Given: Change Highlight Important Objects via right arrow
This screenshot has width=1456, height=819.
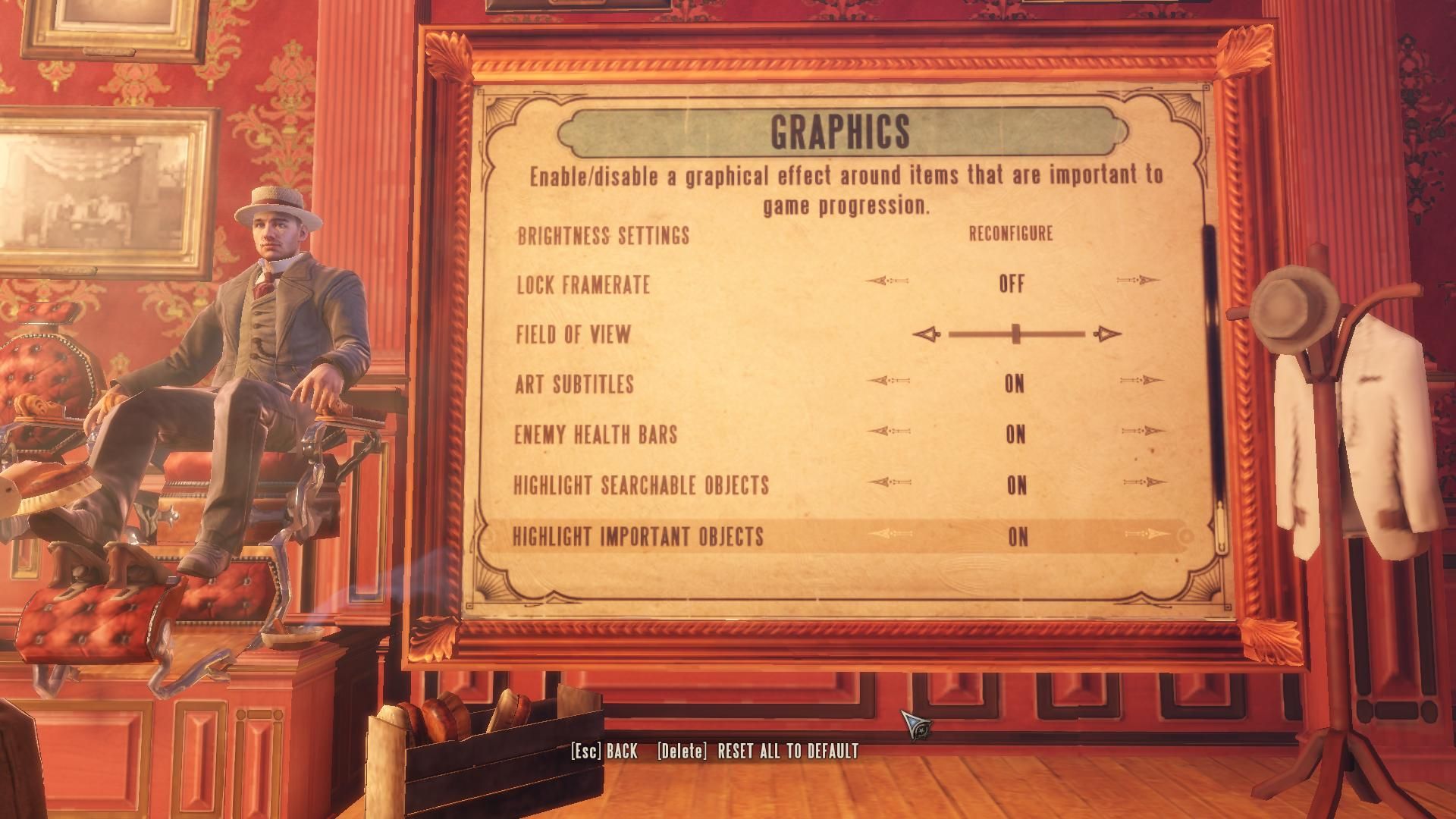Looking at the screenshot, I should [1147, 534].
